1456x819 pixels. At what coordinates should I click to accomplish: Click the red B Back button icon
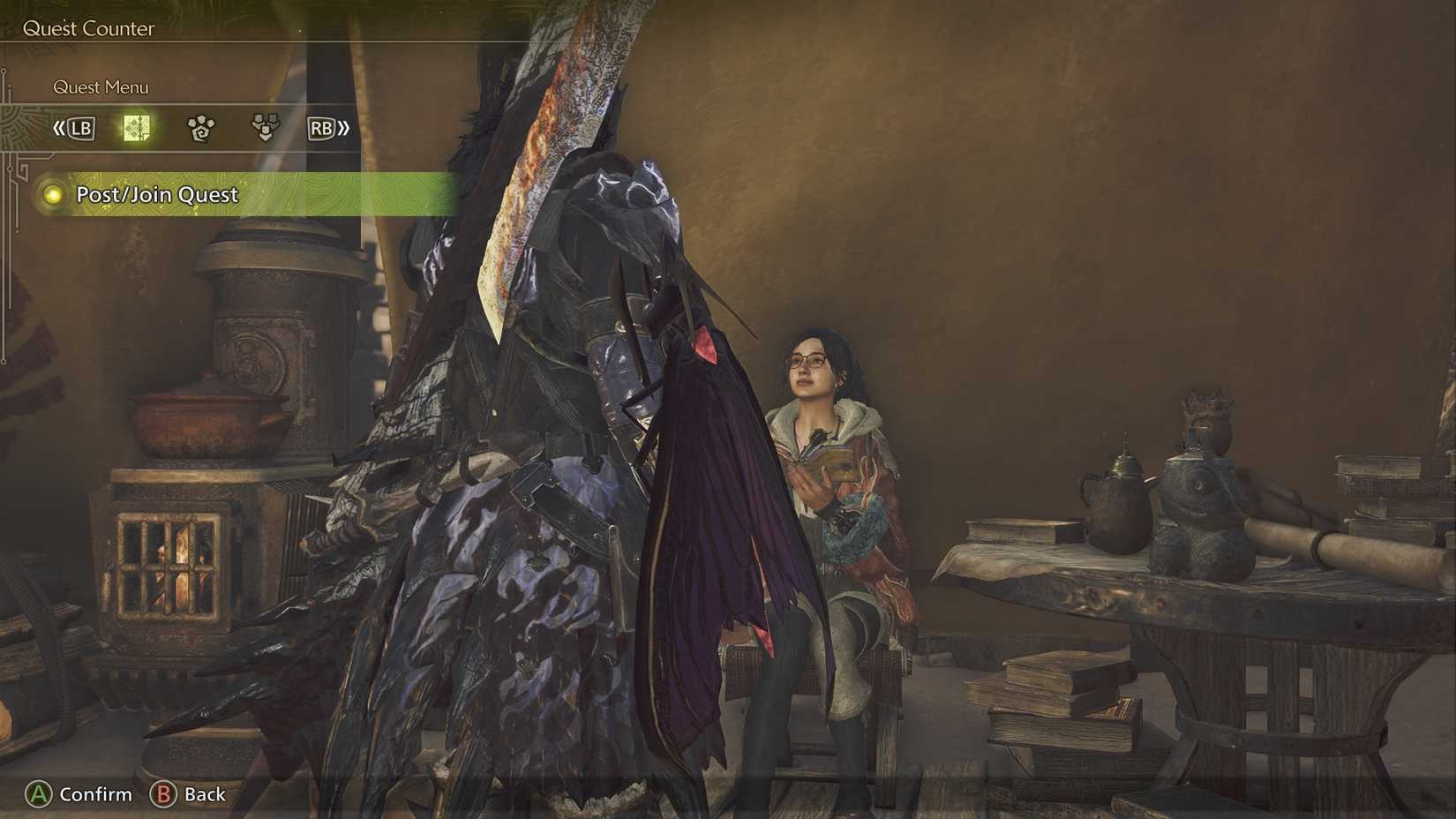click(x=164, y=794)
